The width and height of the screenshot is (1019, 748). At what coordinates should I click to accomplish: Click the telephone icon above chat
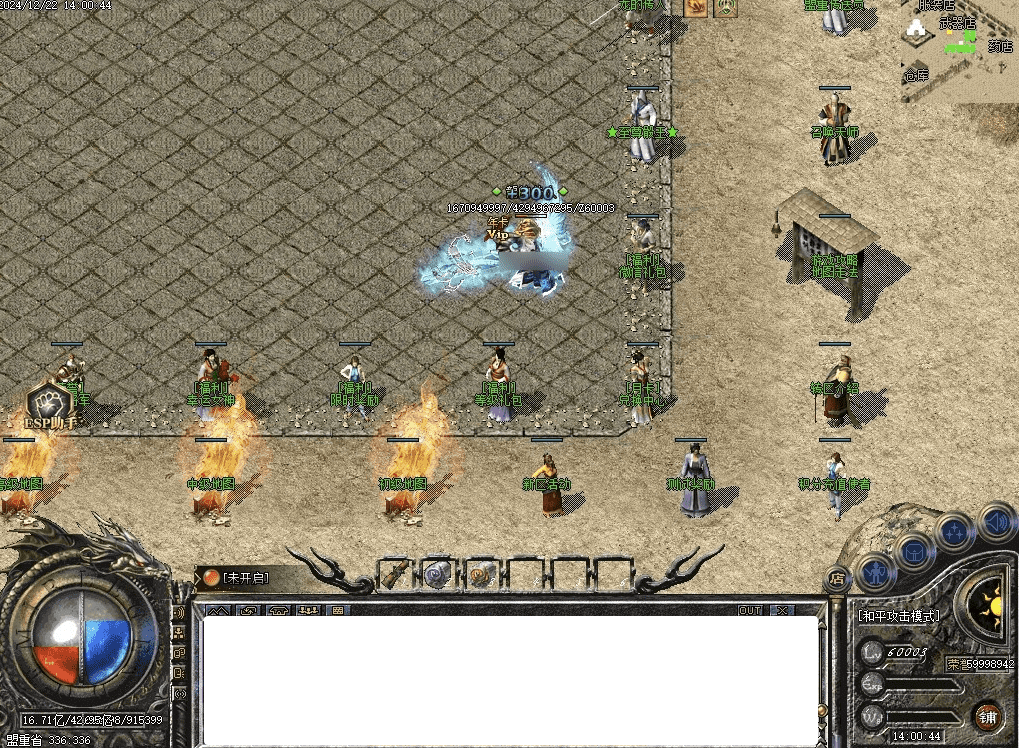click(x=277, y=610)
